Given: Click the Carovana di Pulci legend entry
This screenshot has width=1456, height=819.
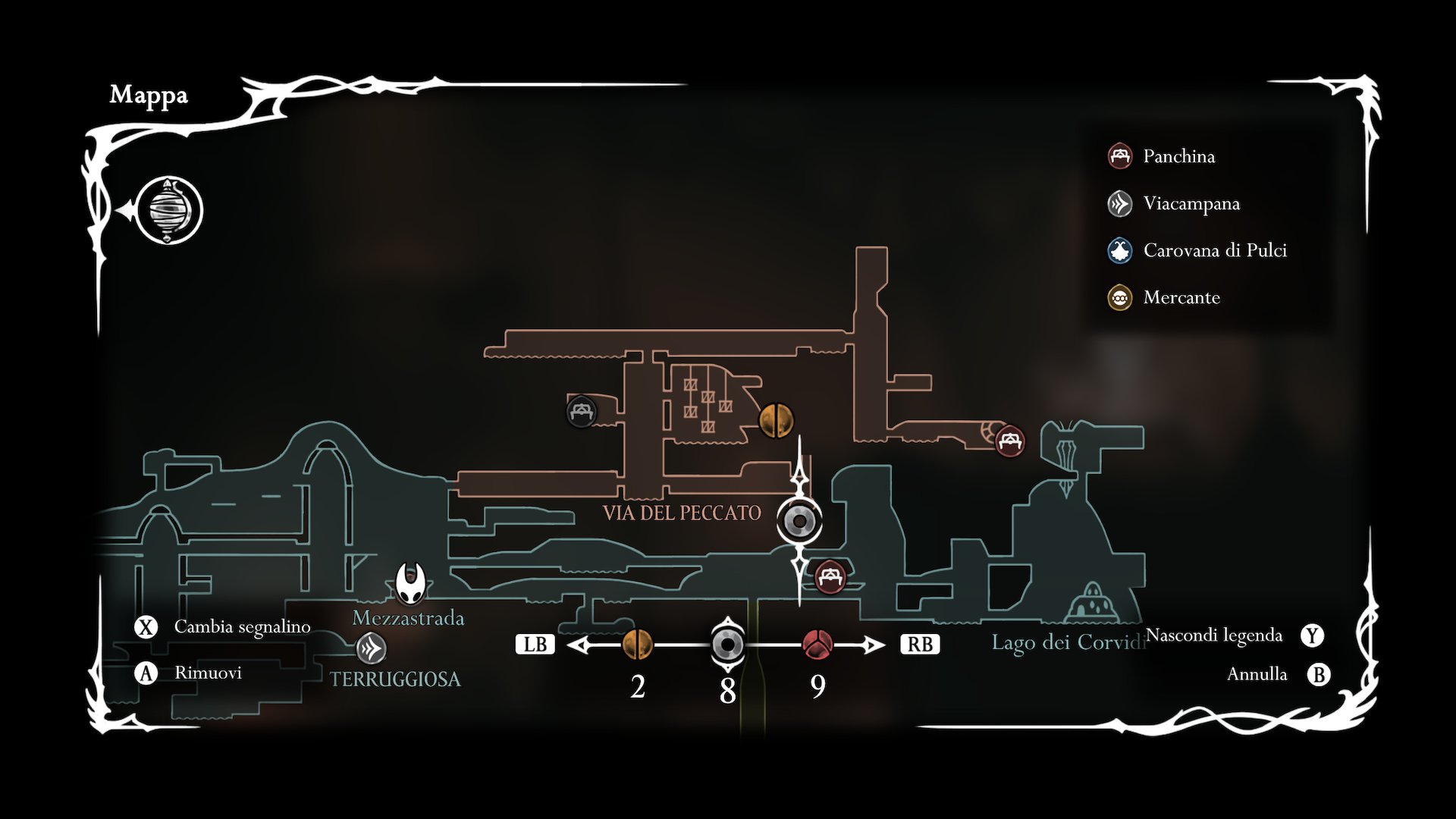Looking at the screenshot, I should click(x=1214, y=250).
